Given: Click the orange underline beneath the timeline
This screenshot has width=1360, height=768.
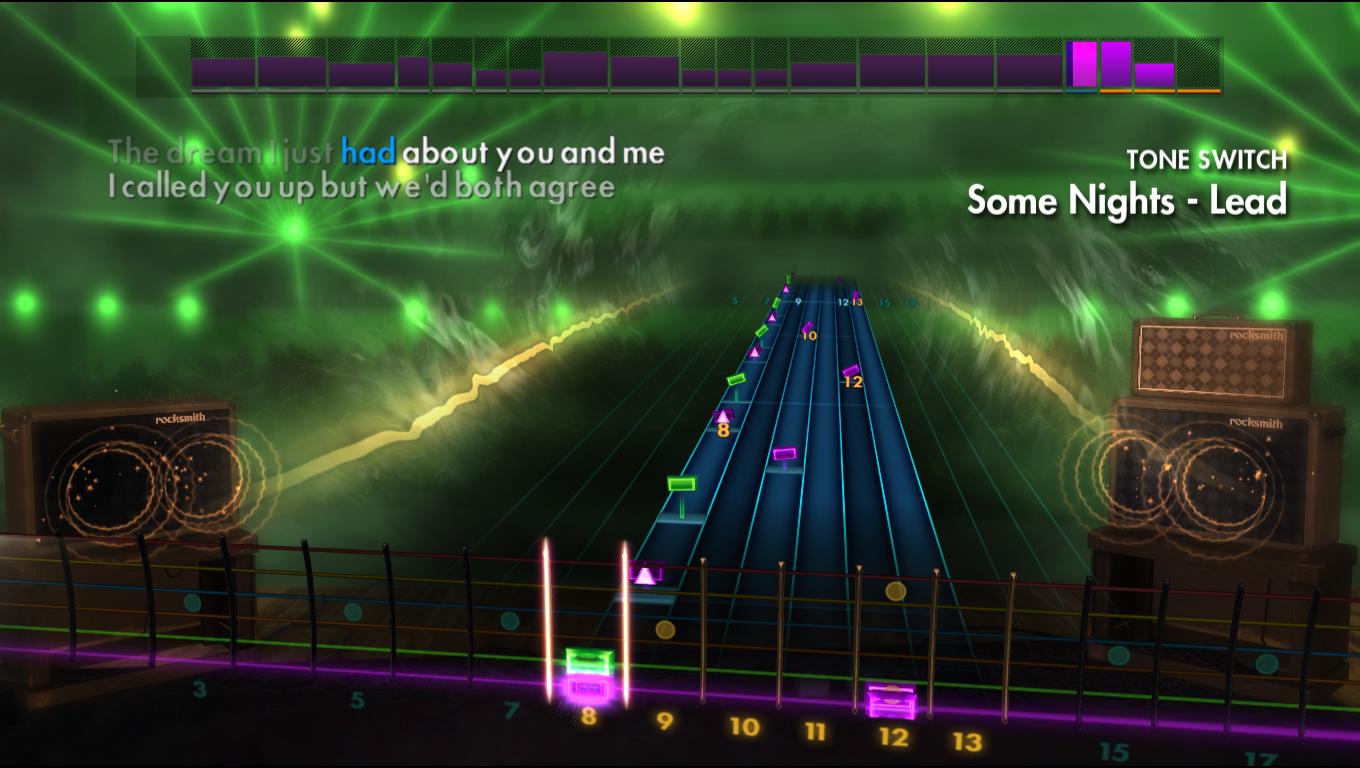Looking at the screenshot, I should pos(1160,93).
